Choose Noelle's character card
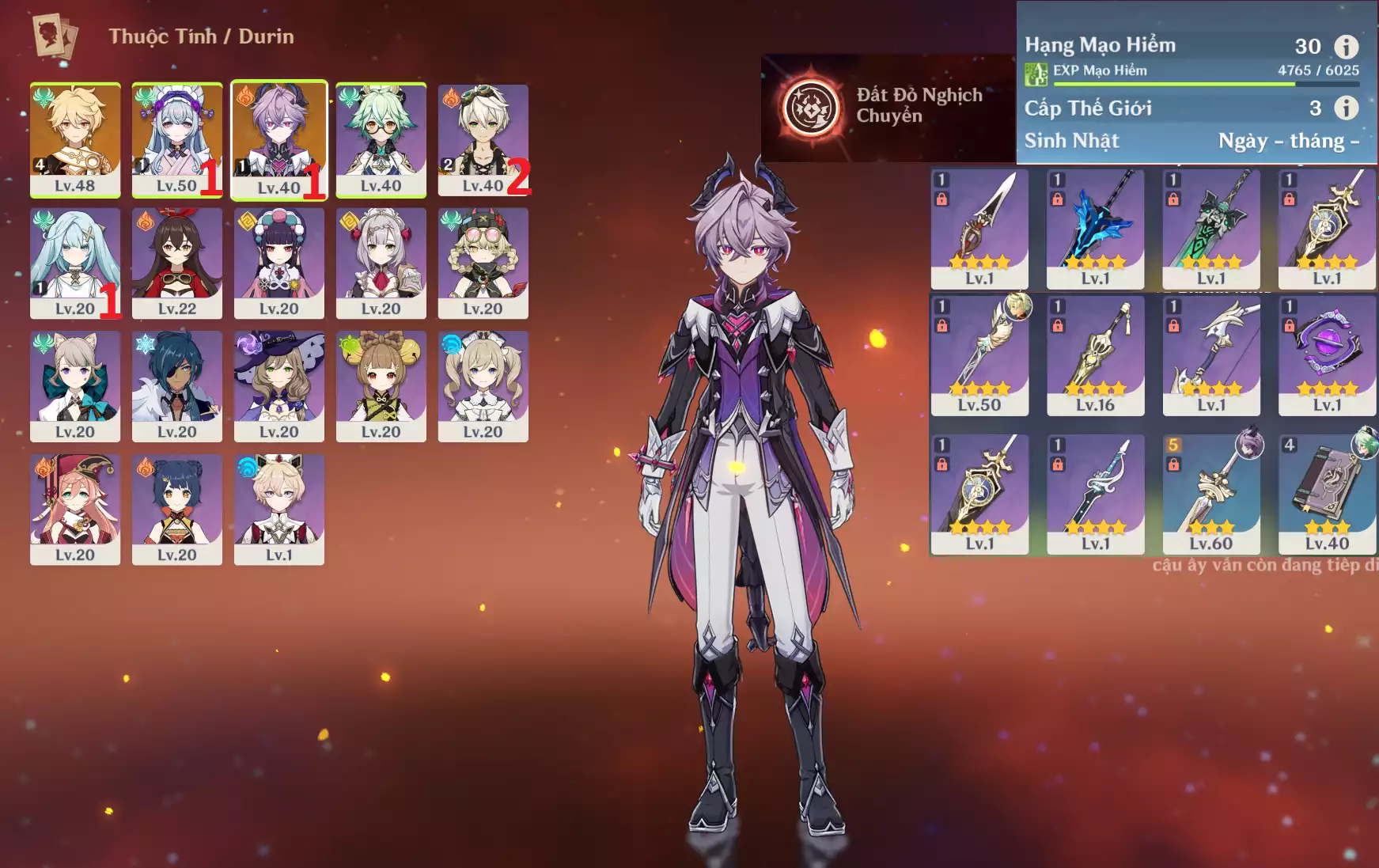Screen dimensions: 1379x868 click(381, 262)
